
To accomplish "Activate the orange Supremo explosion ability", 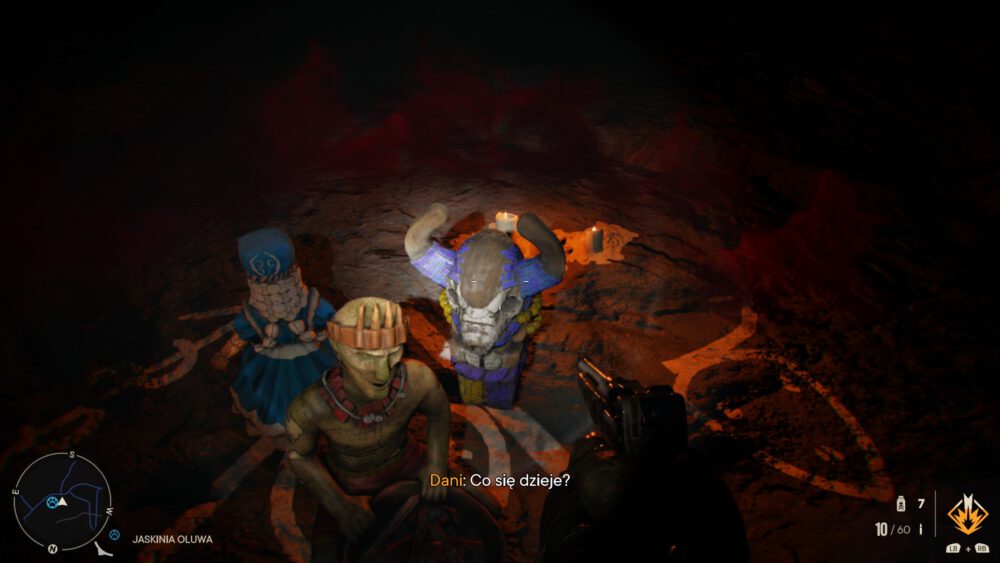I will coord(967,515).
